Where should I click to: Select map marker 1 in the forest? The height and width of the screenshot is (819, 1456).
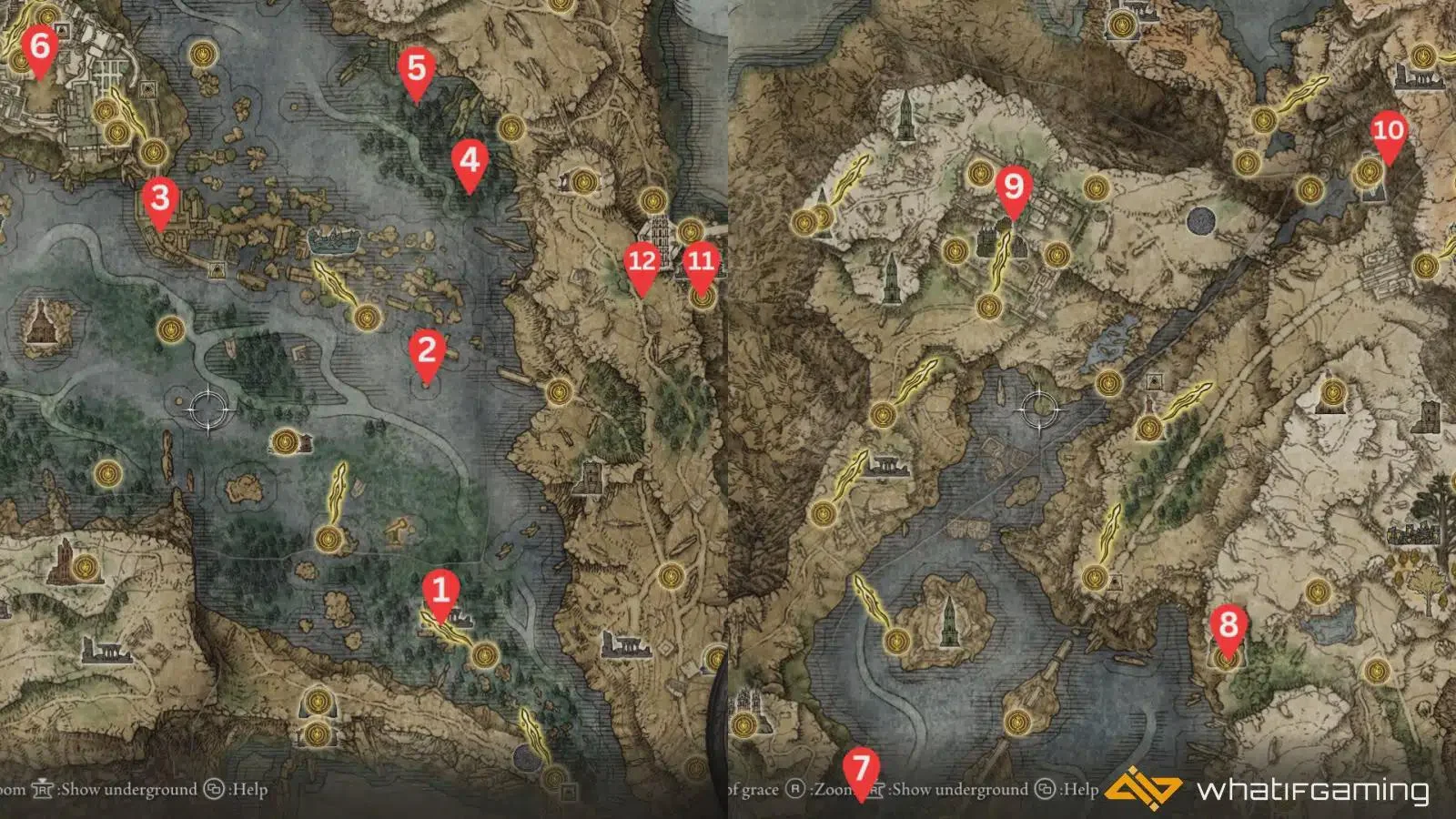(x=440, y=592)
